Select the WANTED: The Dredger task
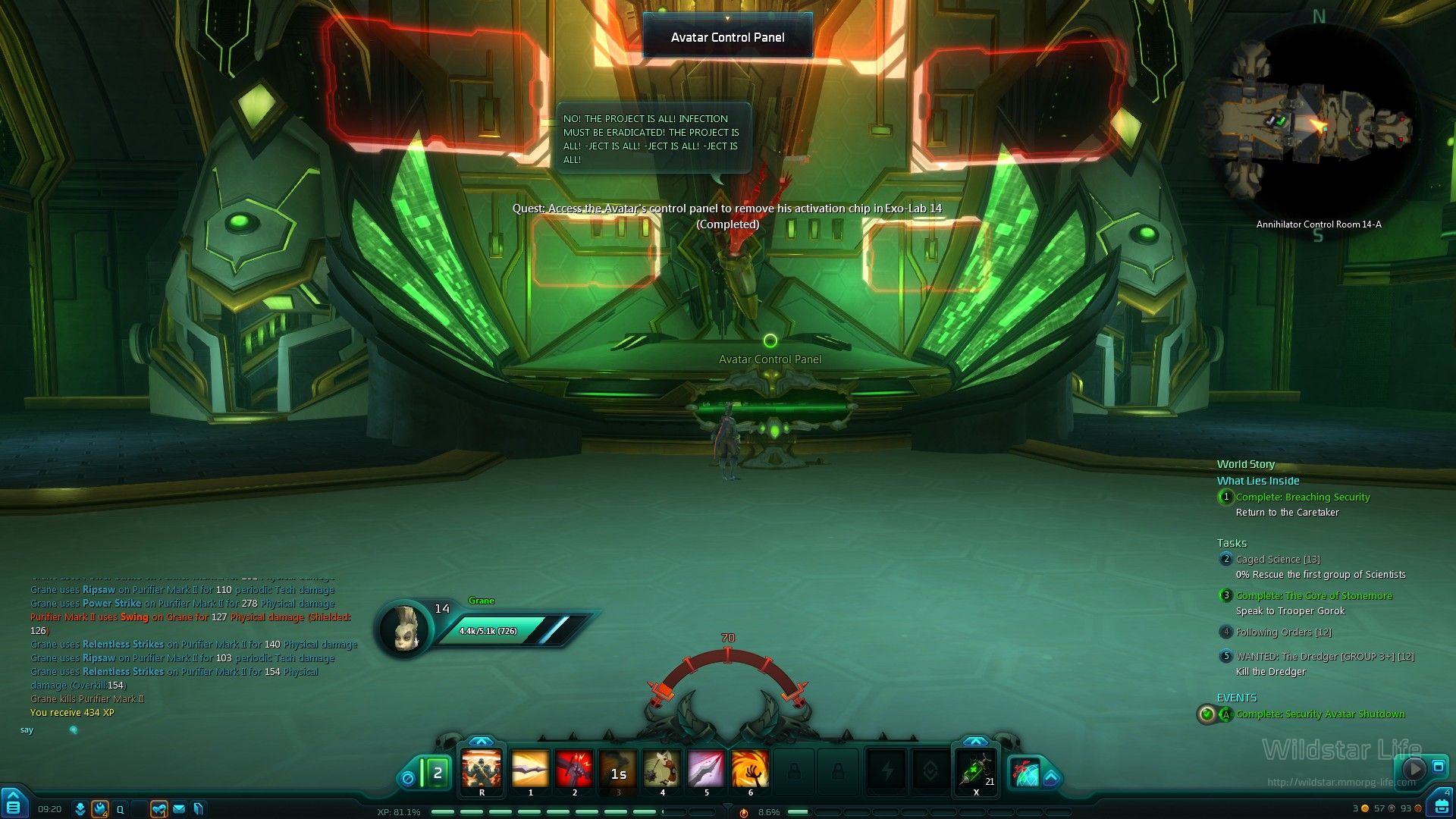The height and width of the screenshot is (819, 1456). pyautogui.click(x=1325, y=657)
